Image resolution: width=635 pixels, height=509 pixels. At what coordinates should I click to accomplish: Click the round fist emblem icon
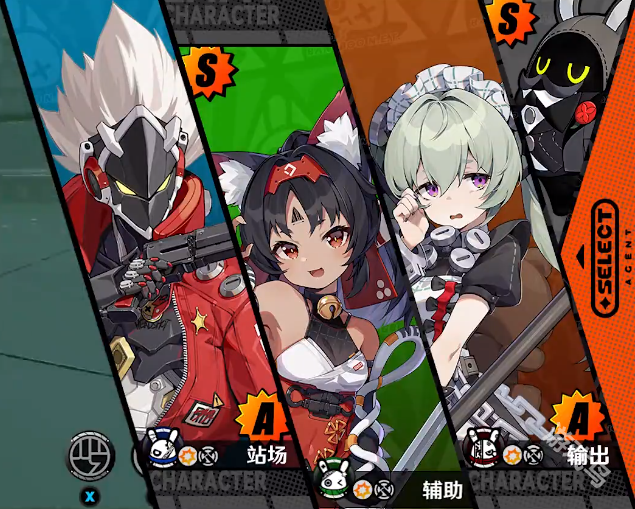pos(90,458)
